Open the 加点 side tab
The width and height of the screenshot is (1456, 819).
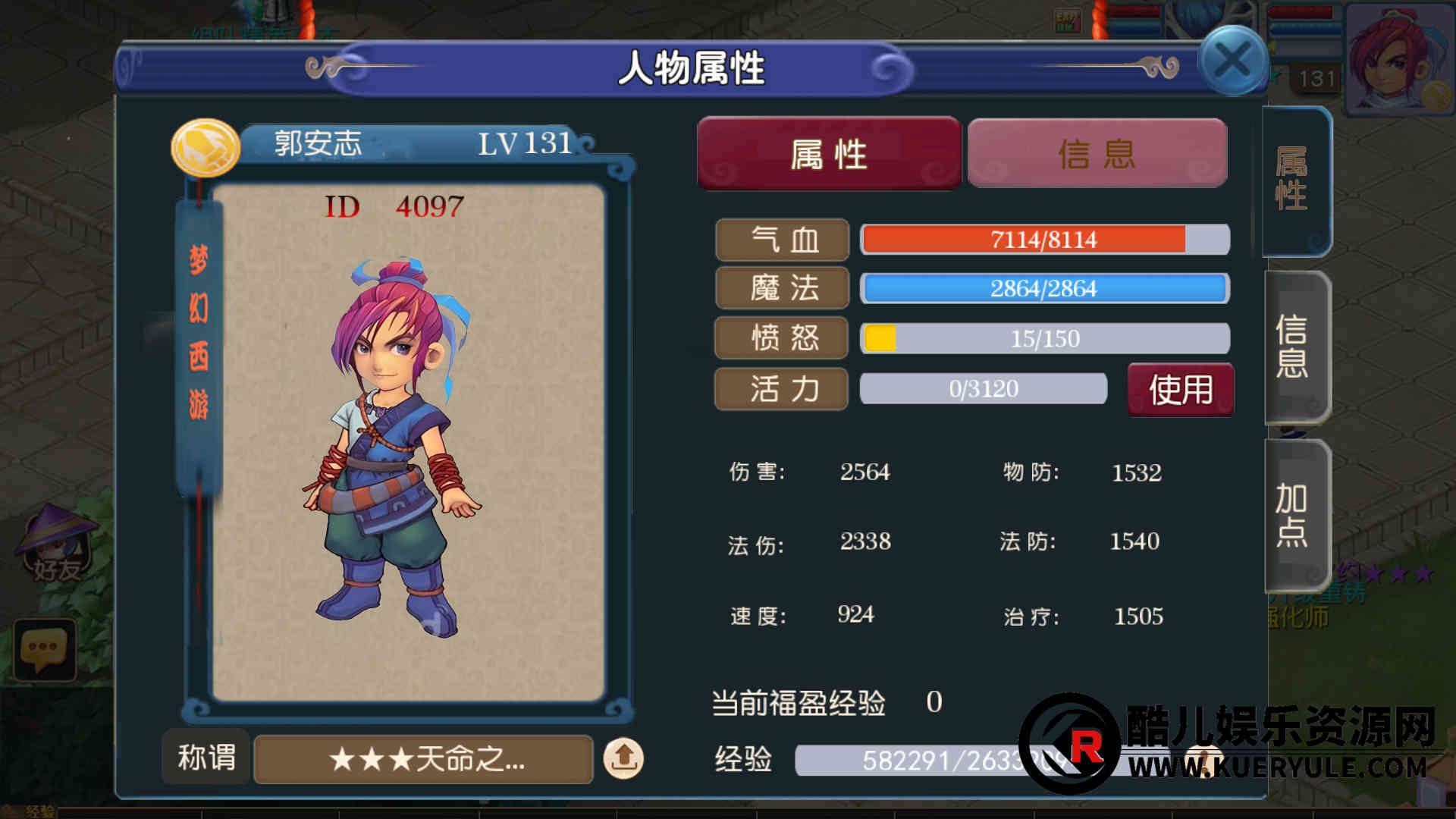pos(1293,514)
